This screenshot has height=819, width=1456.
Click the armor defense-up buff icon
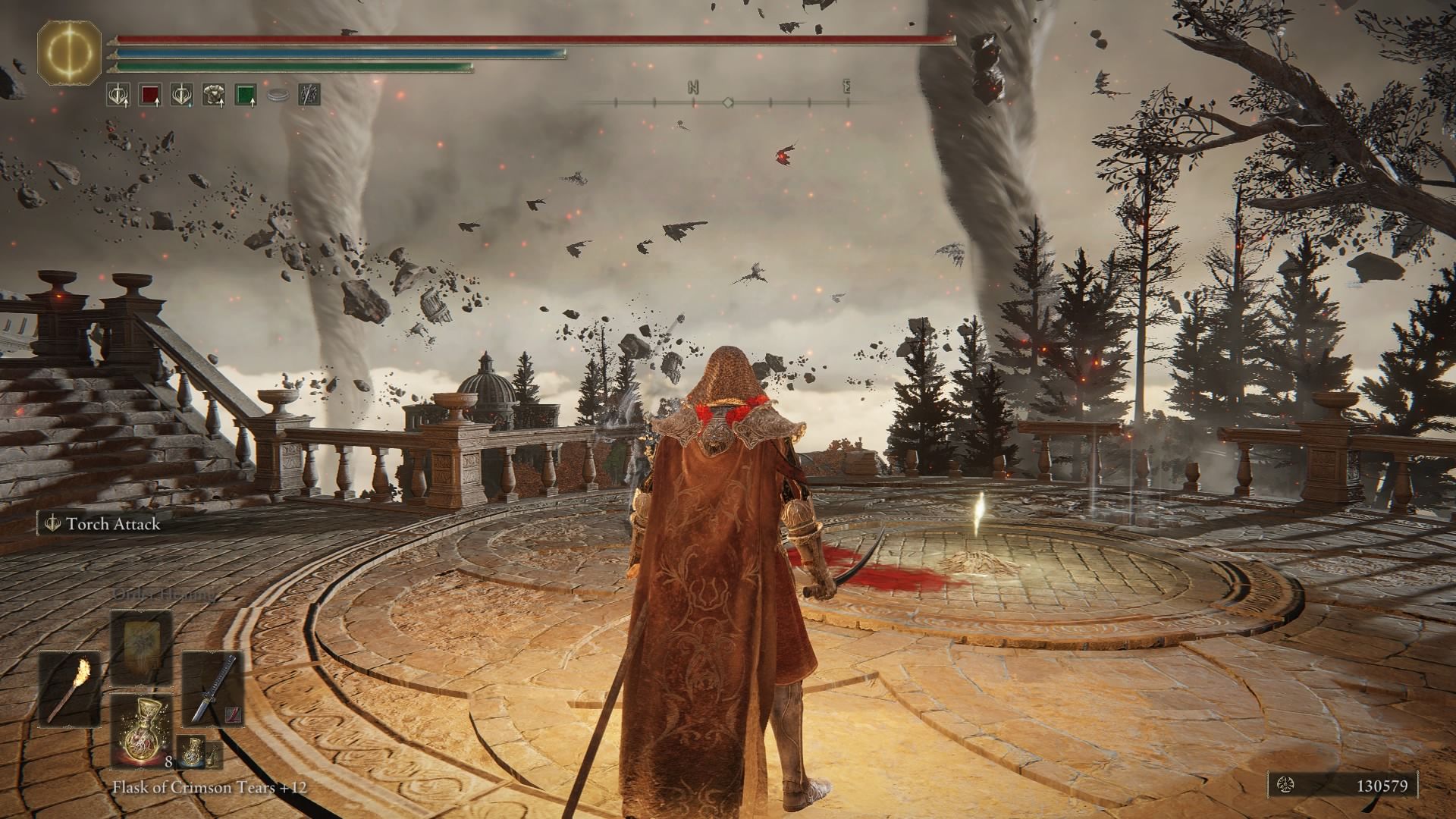pos(212,95)
